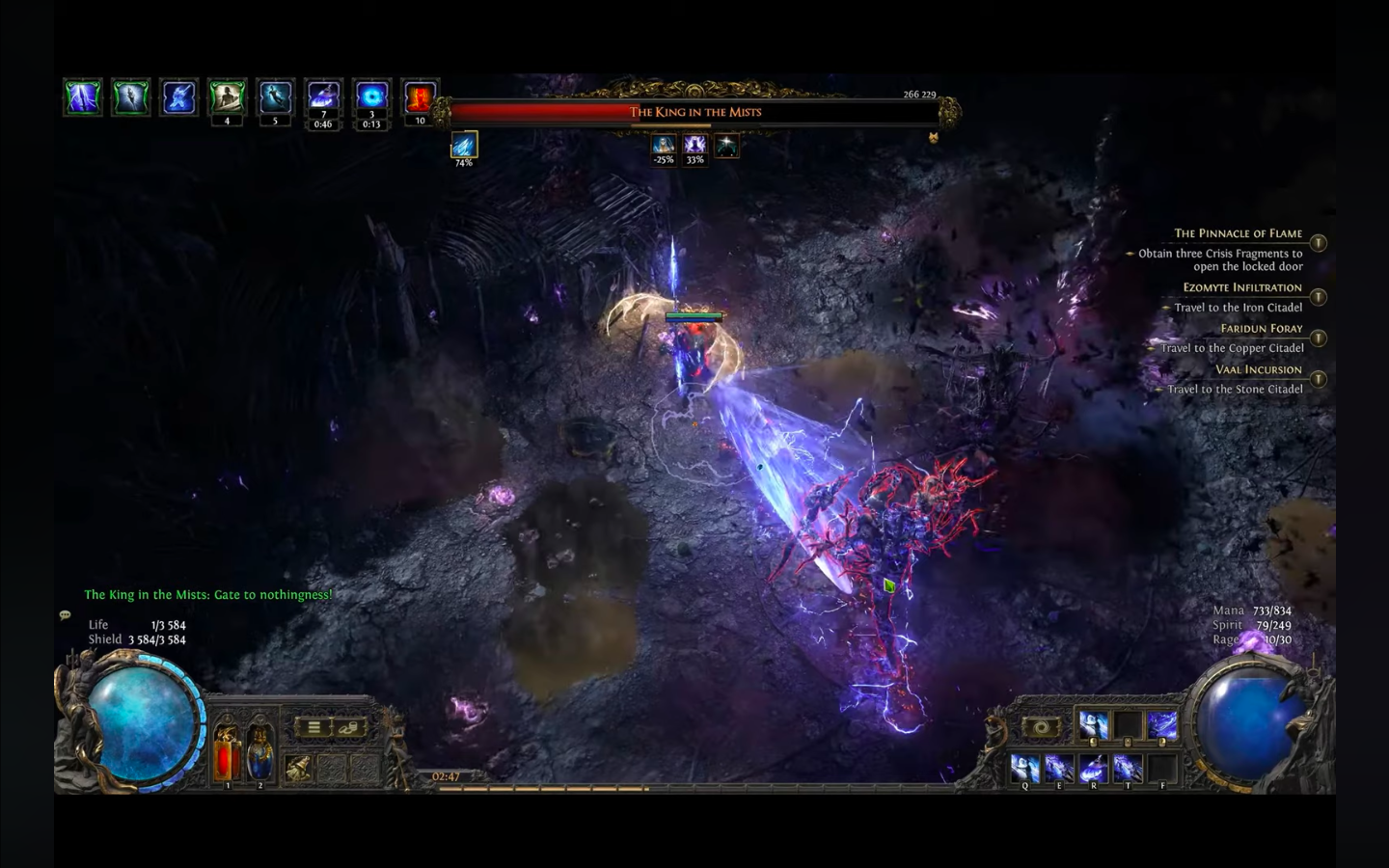Click the purple spear skill with 0:46 cooldown
Viewport: 1389px width, 868px height.
tap(323, 95)
